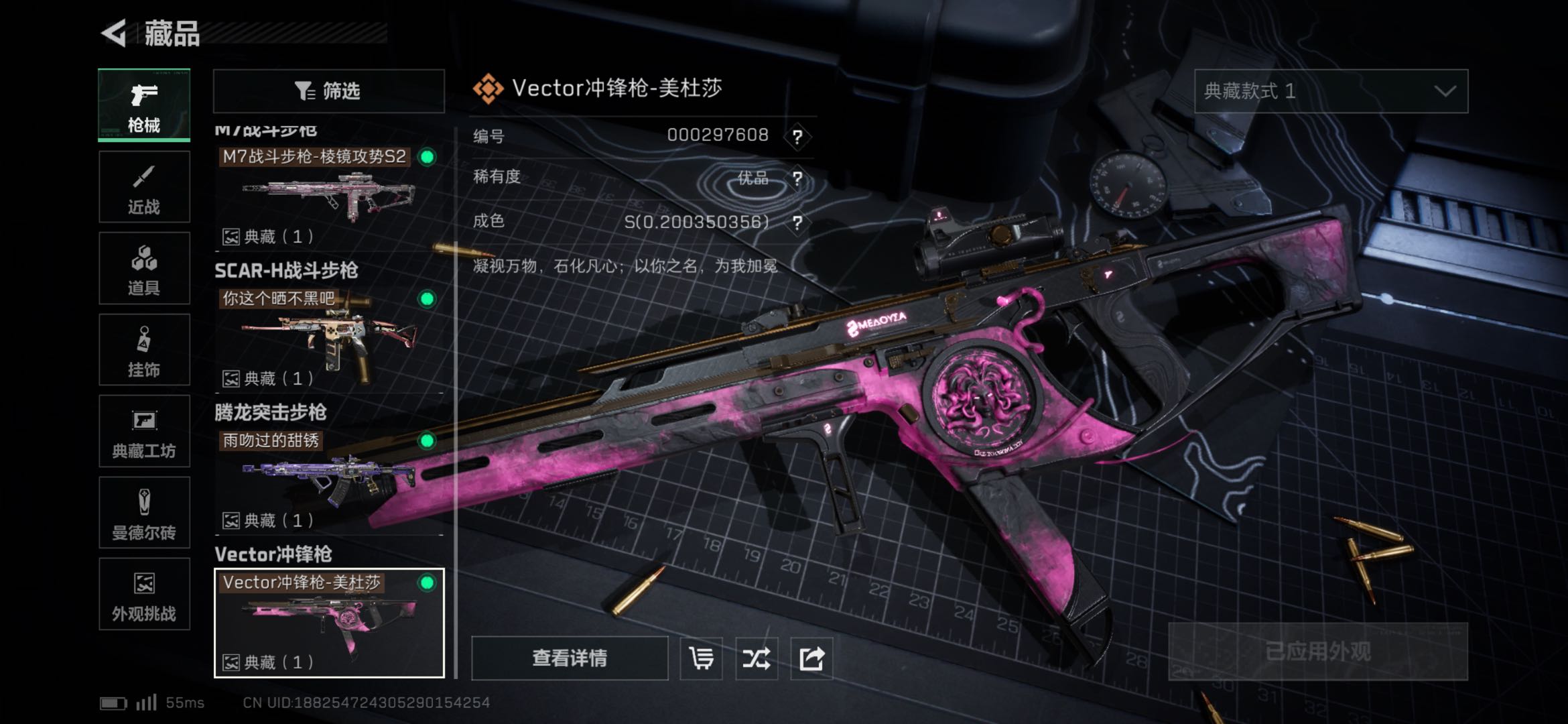Open the 外观挑战 appearance challenge tab
Viewport: 1568px width, 724px height.
point(144,595)
